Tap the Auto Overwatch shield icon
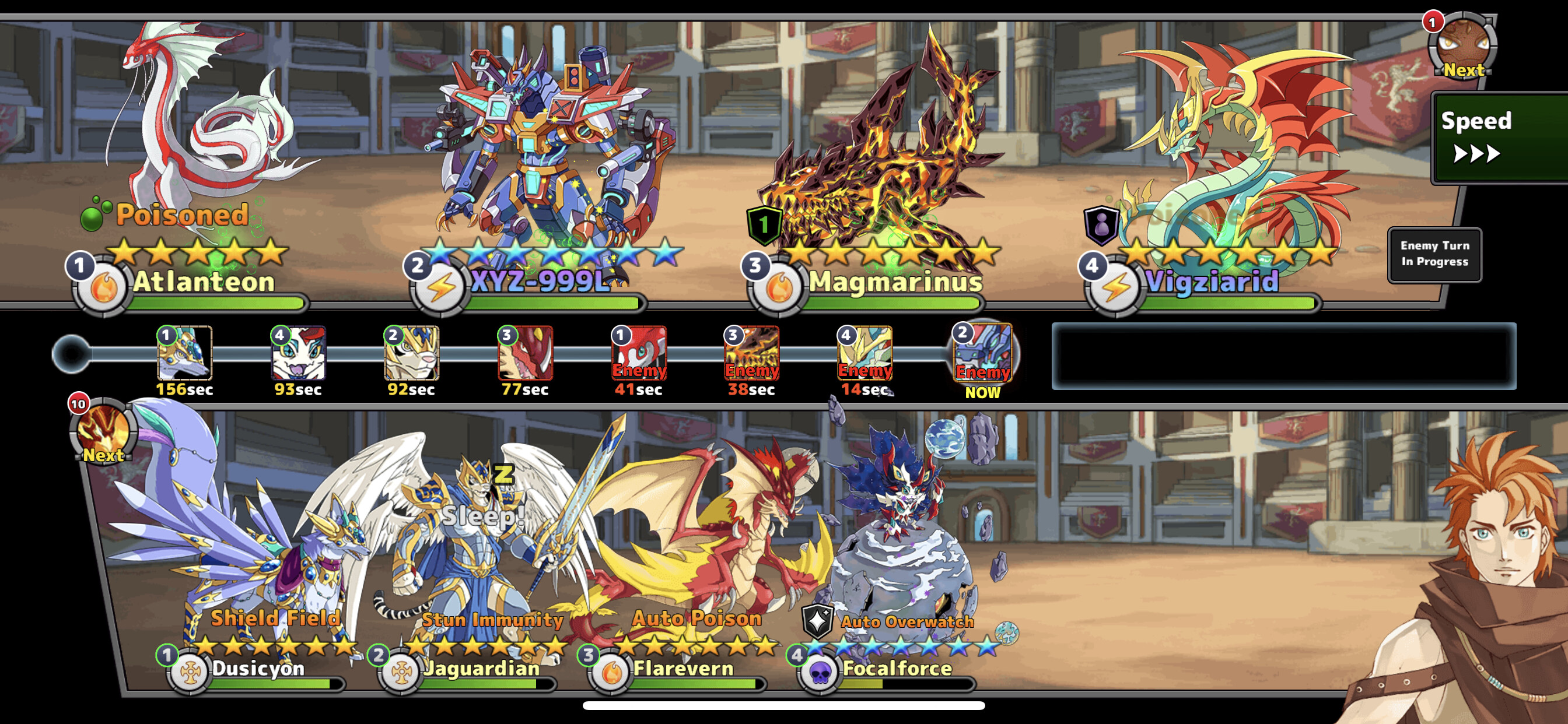 tap(817, 621)
